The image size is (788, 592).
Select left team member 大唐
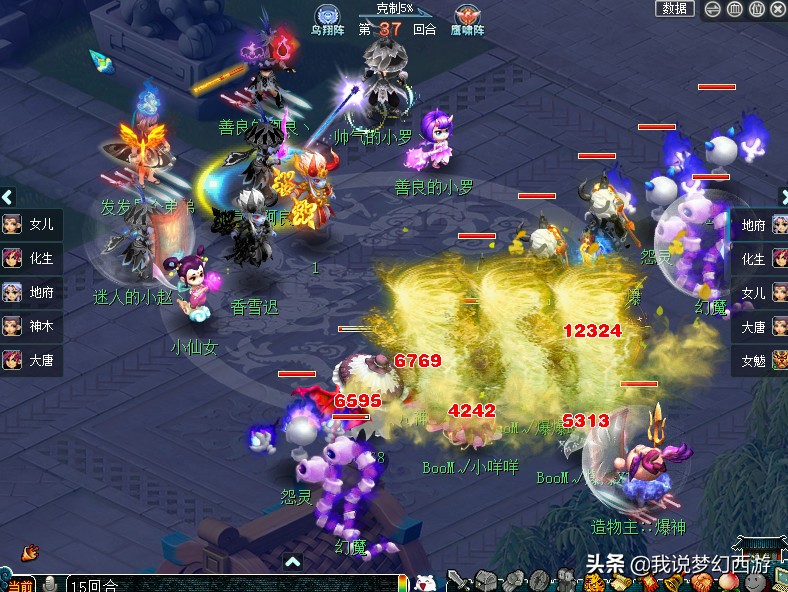click(x=30, y=360)
